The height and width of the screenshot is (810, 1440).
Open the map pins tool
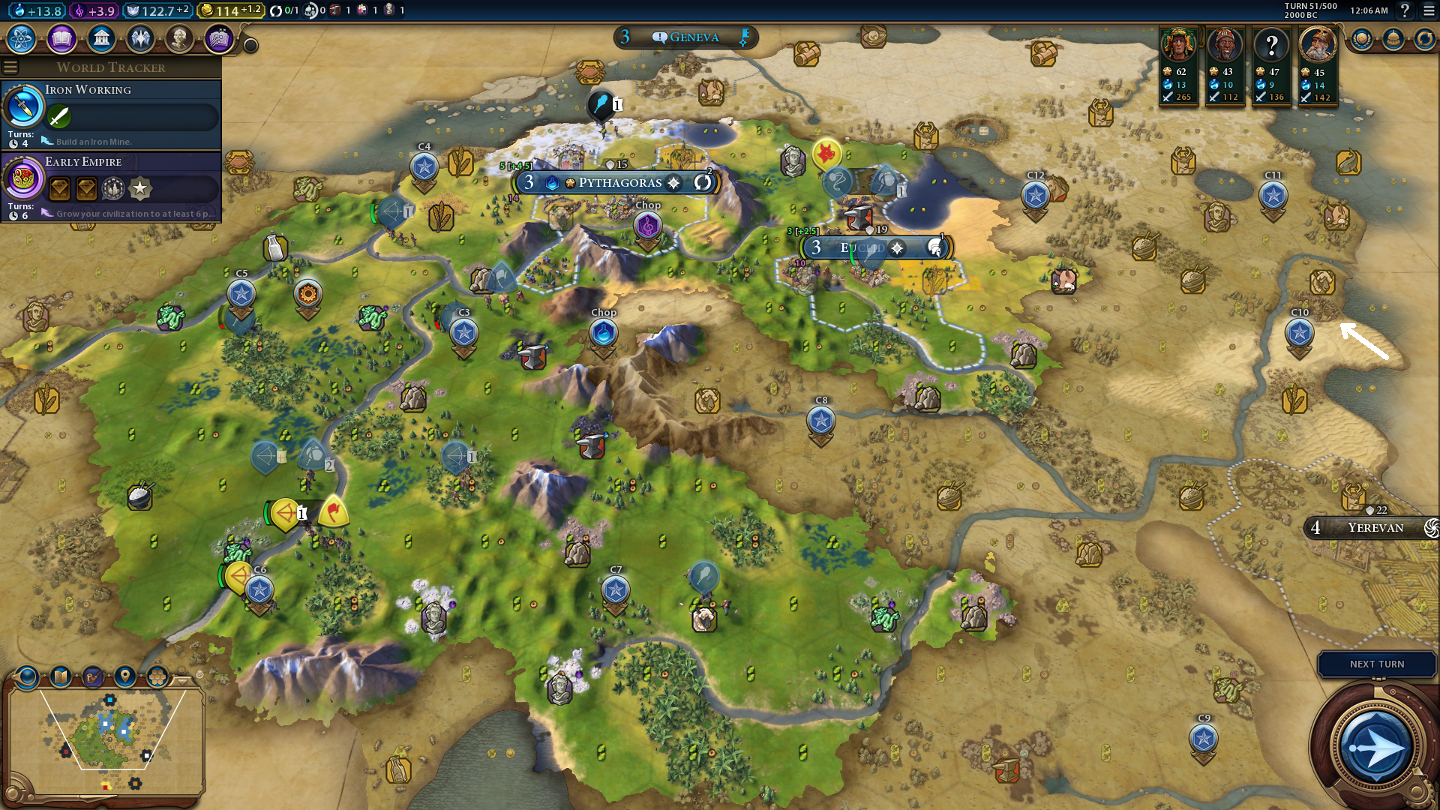(125, 677)
